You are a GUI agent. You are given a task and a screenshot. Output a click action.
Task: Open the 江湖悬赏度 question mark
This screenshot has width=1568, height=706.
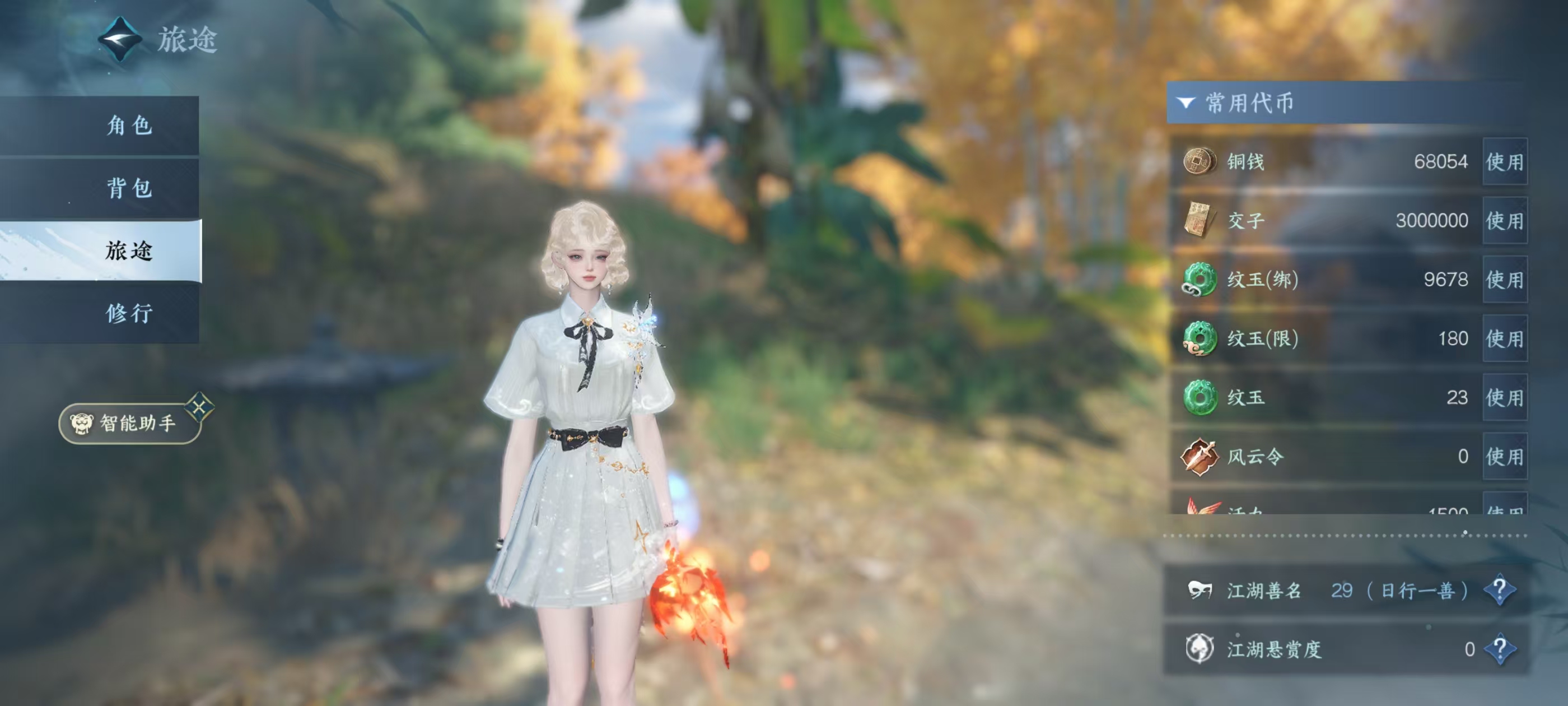(1499, 649)
